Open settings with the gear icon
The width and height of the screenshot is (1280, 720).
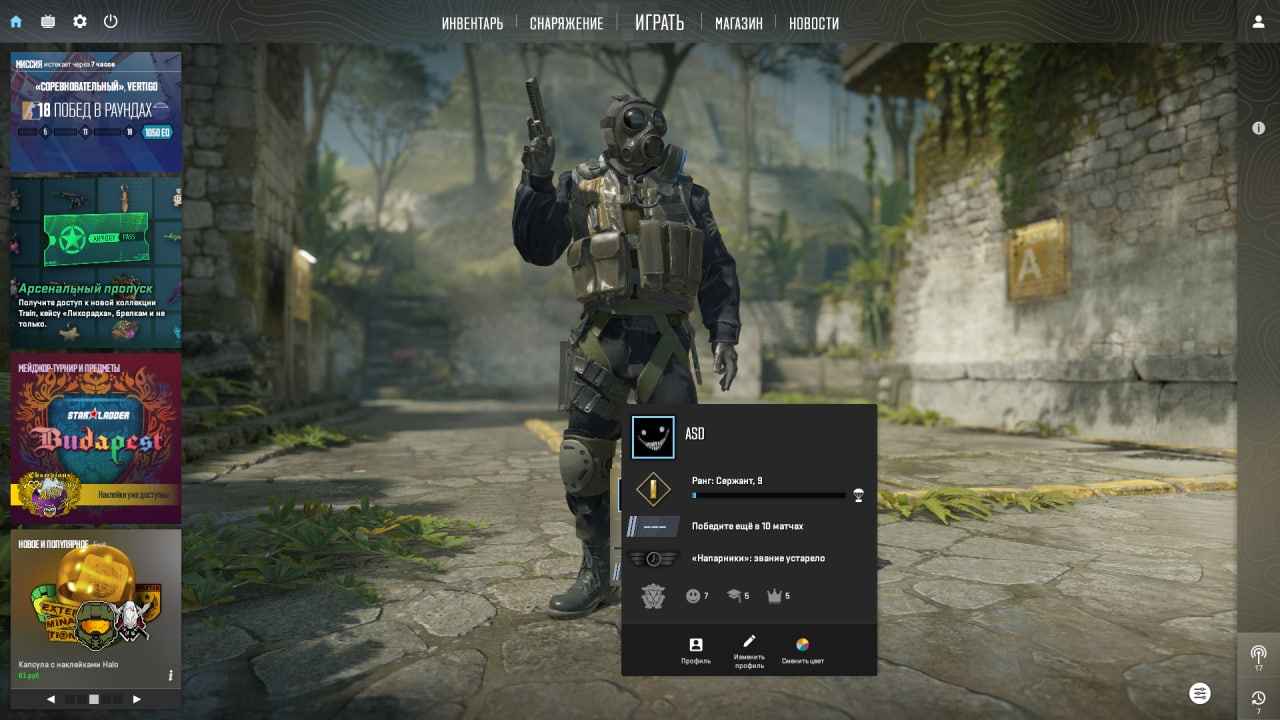click(x=80, y=21)
